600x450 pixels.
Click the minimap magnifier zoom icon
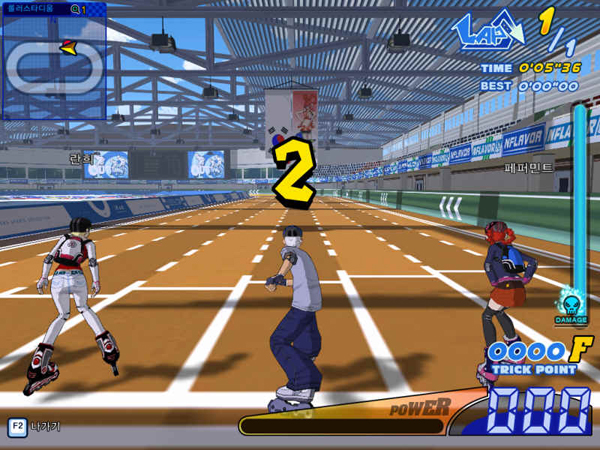pos(76,9)
